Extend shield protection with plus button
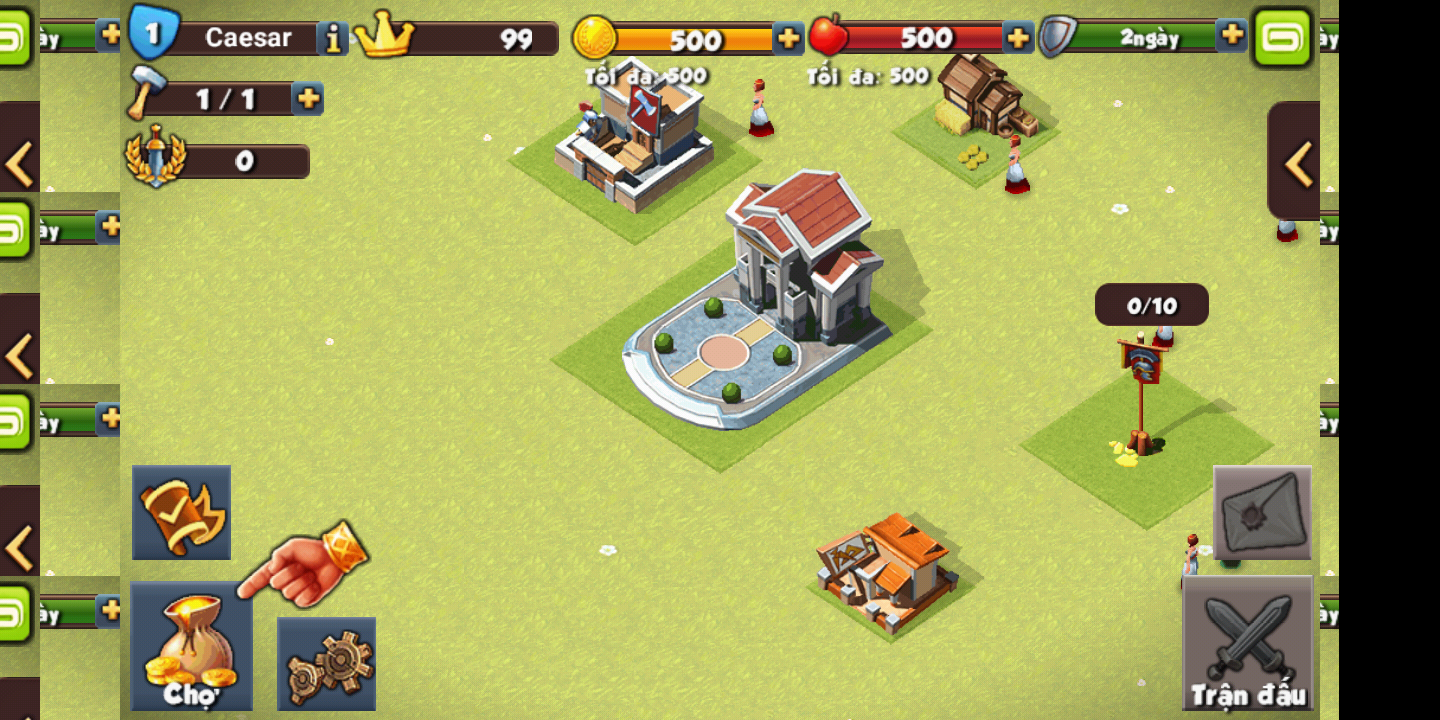The image size is (1440, 720). point(1232,35)
